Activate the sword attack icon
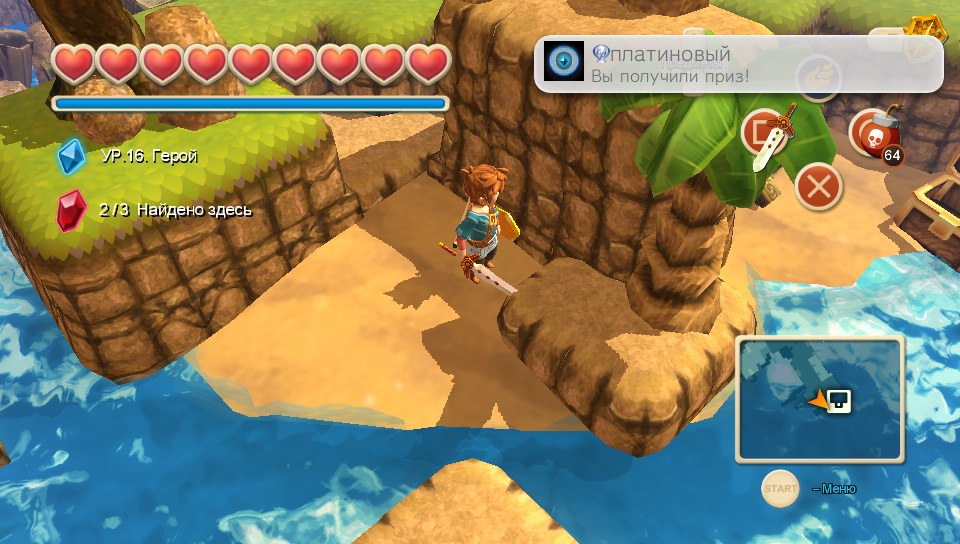 (x=769, y=134)
